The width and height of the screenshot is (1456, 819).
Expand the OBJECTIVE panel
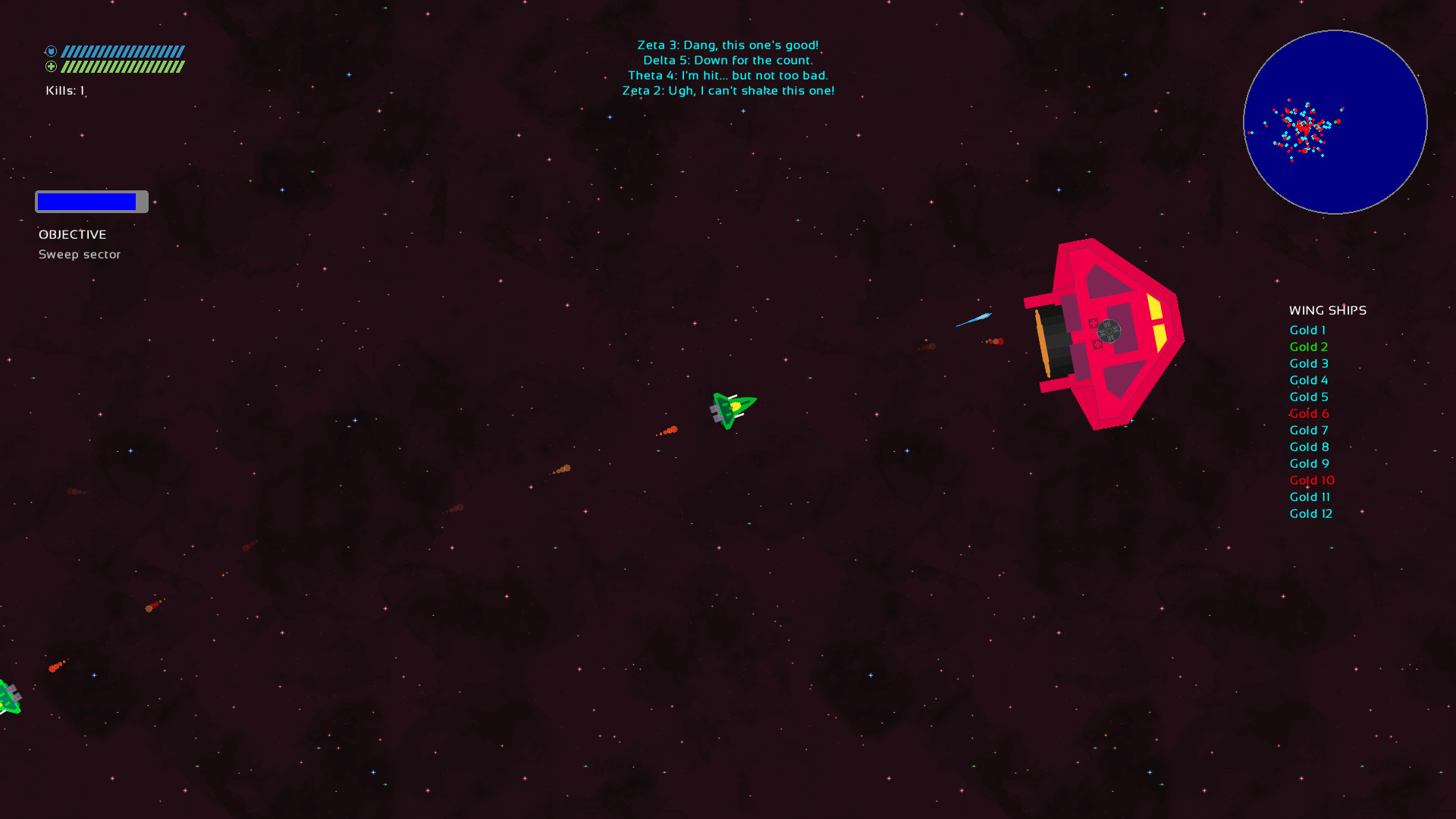pyautogui.click(x=73, y=234)
